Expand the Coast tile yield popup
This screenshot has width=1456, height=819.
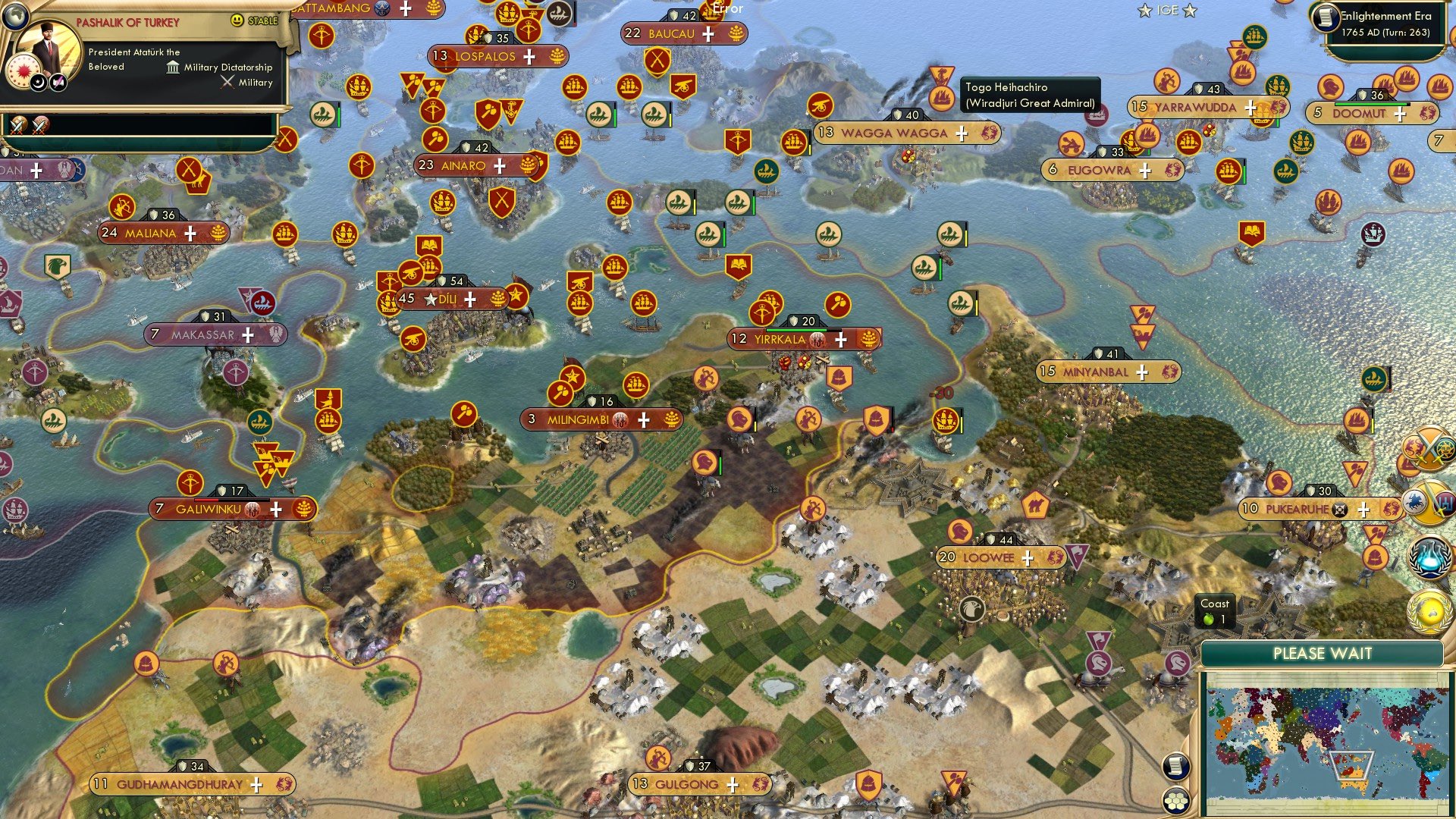[1215, 610]
